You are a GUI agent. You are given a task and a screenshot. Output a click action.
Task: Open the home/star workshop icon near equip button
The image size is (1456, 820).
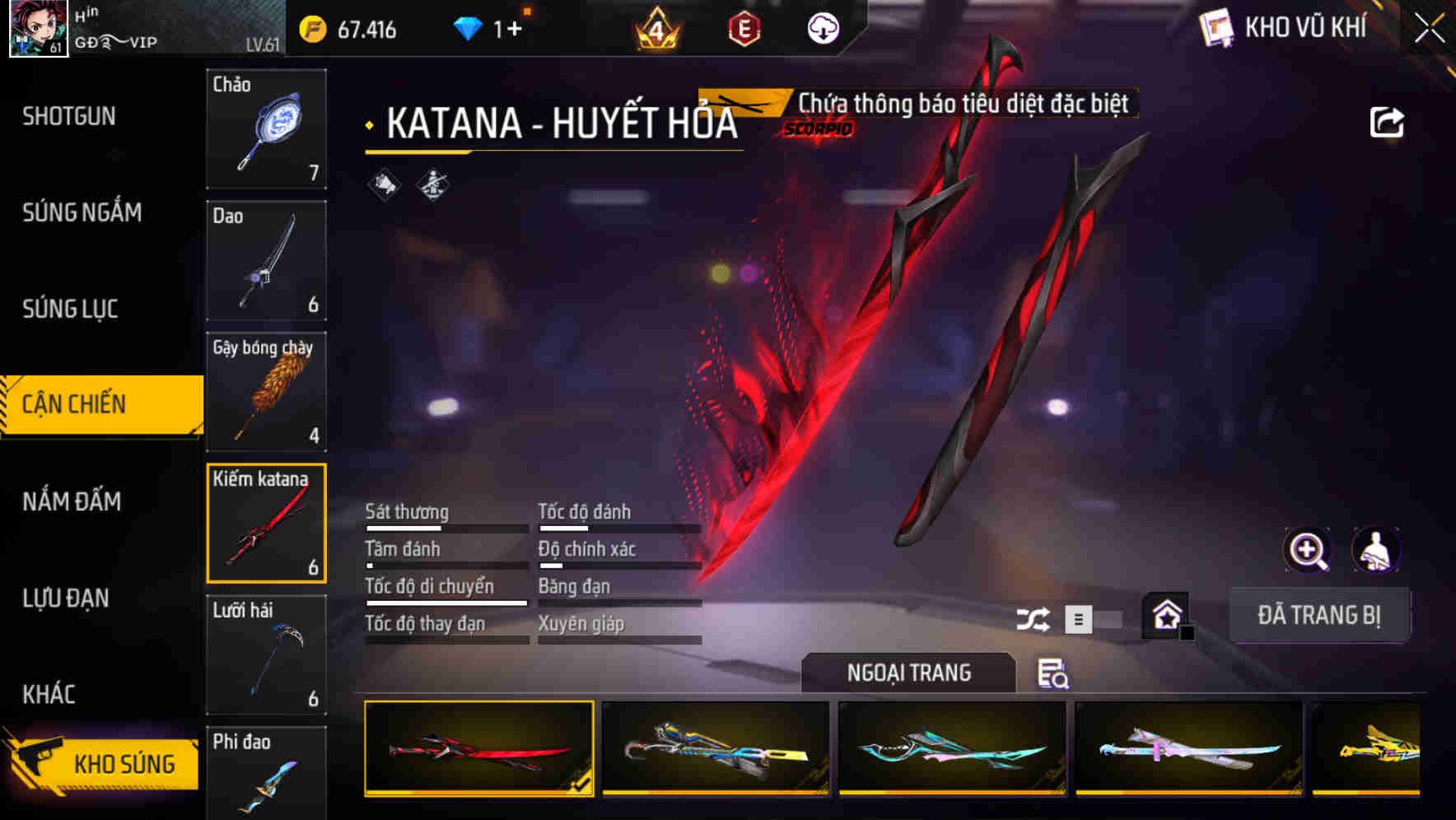pos(1166,616)
